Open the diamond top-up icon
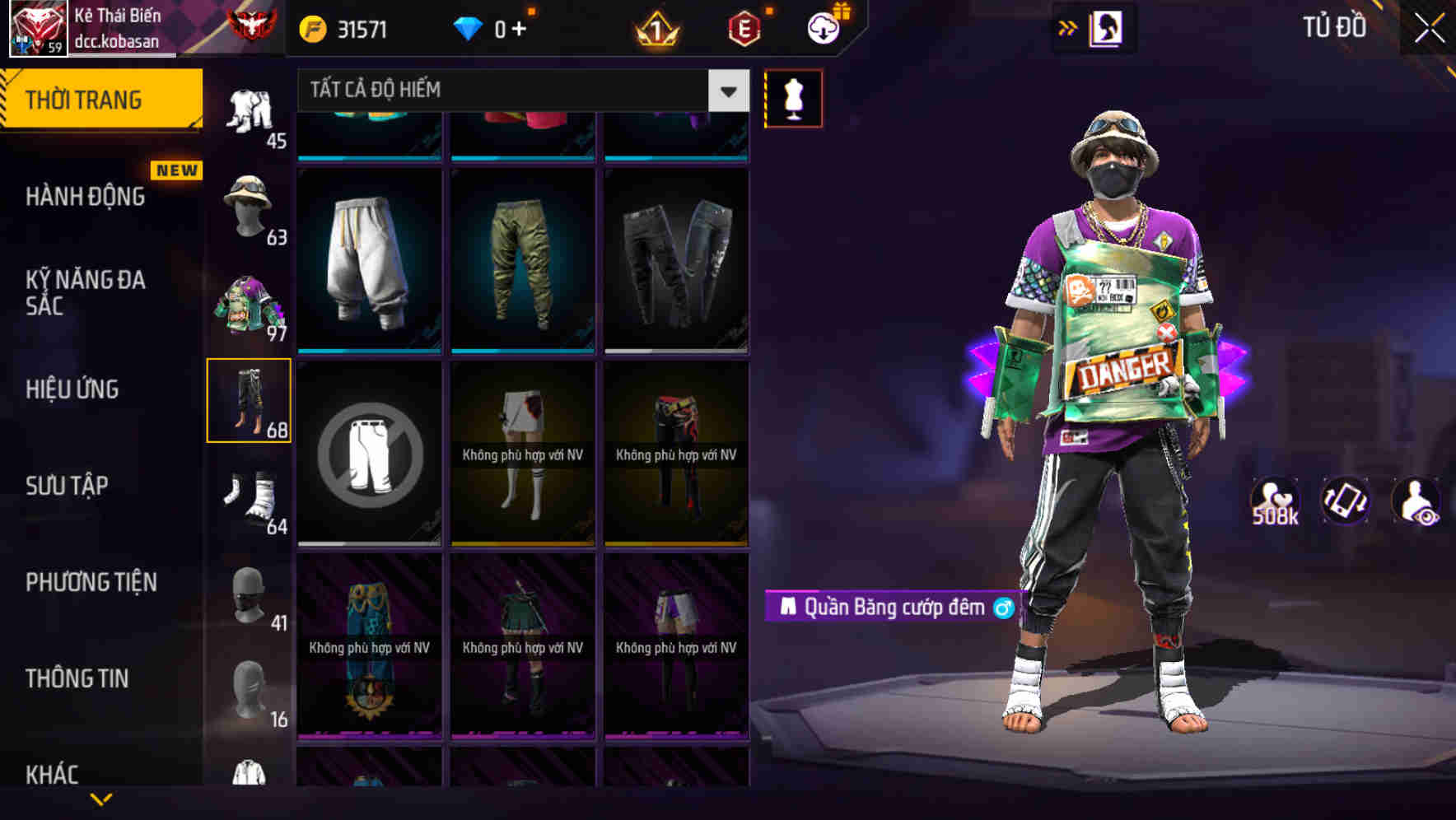This screenshot has height=820, width=1456. tap(468, 27)
